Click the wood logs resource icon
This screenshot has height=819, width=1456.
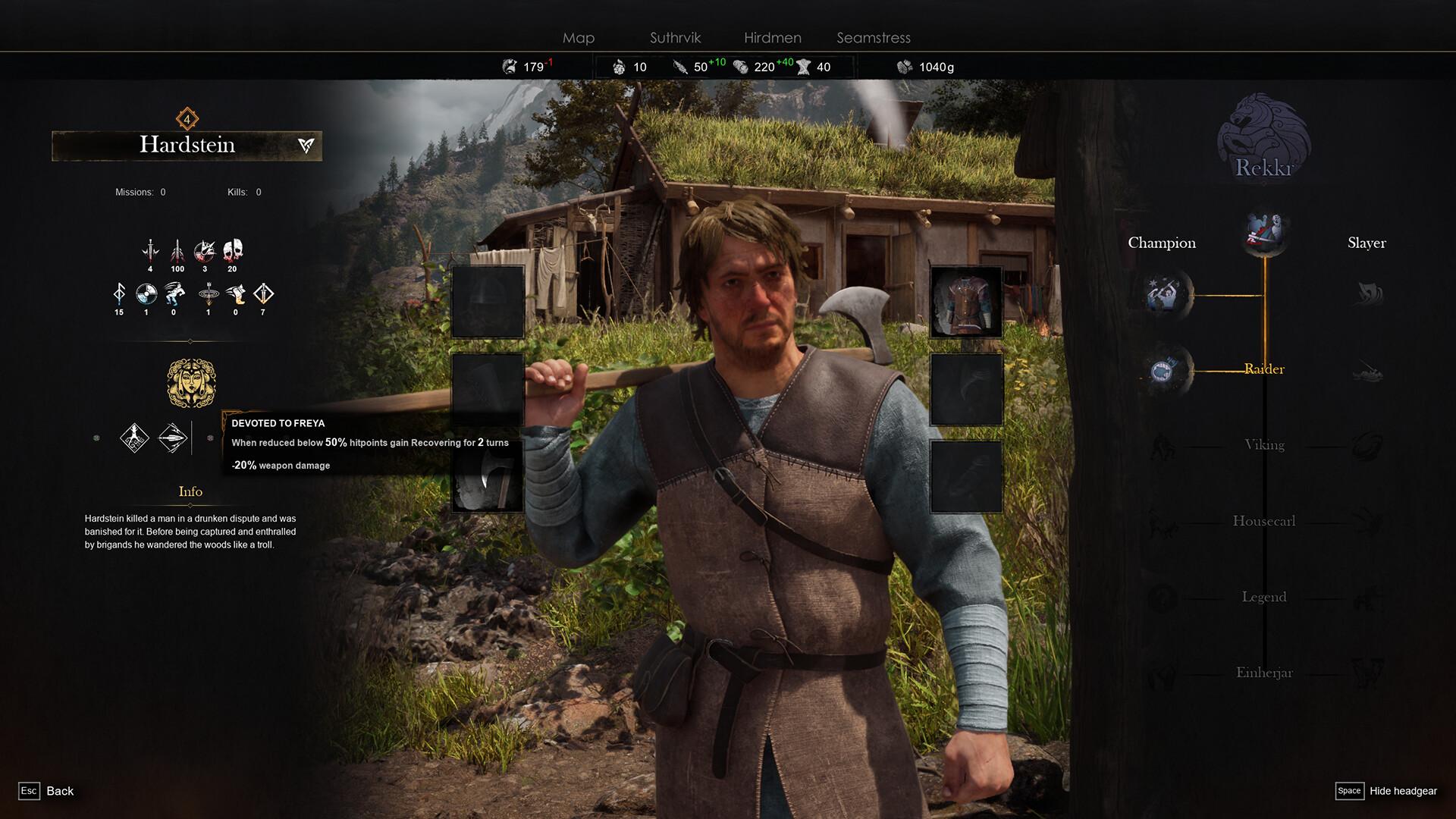[x=741, y=67]
